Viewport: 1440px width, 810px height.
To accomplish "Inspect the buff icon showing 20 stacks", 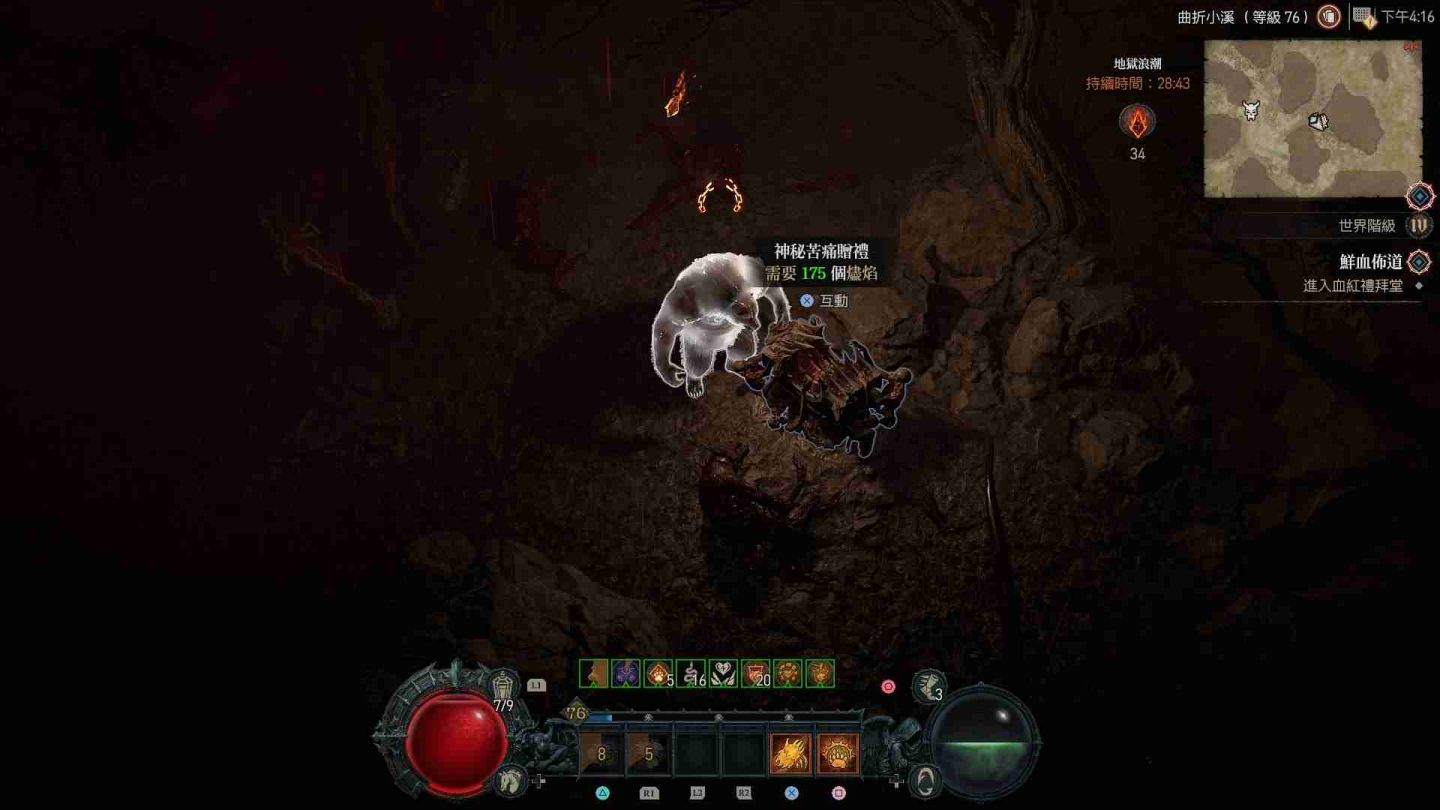I will coord(756,674).
